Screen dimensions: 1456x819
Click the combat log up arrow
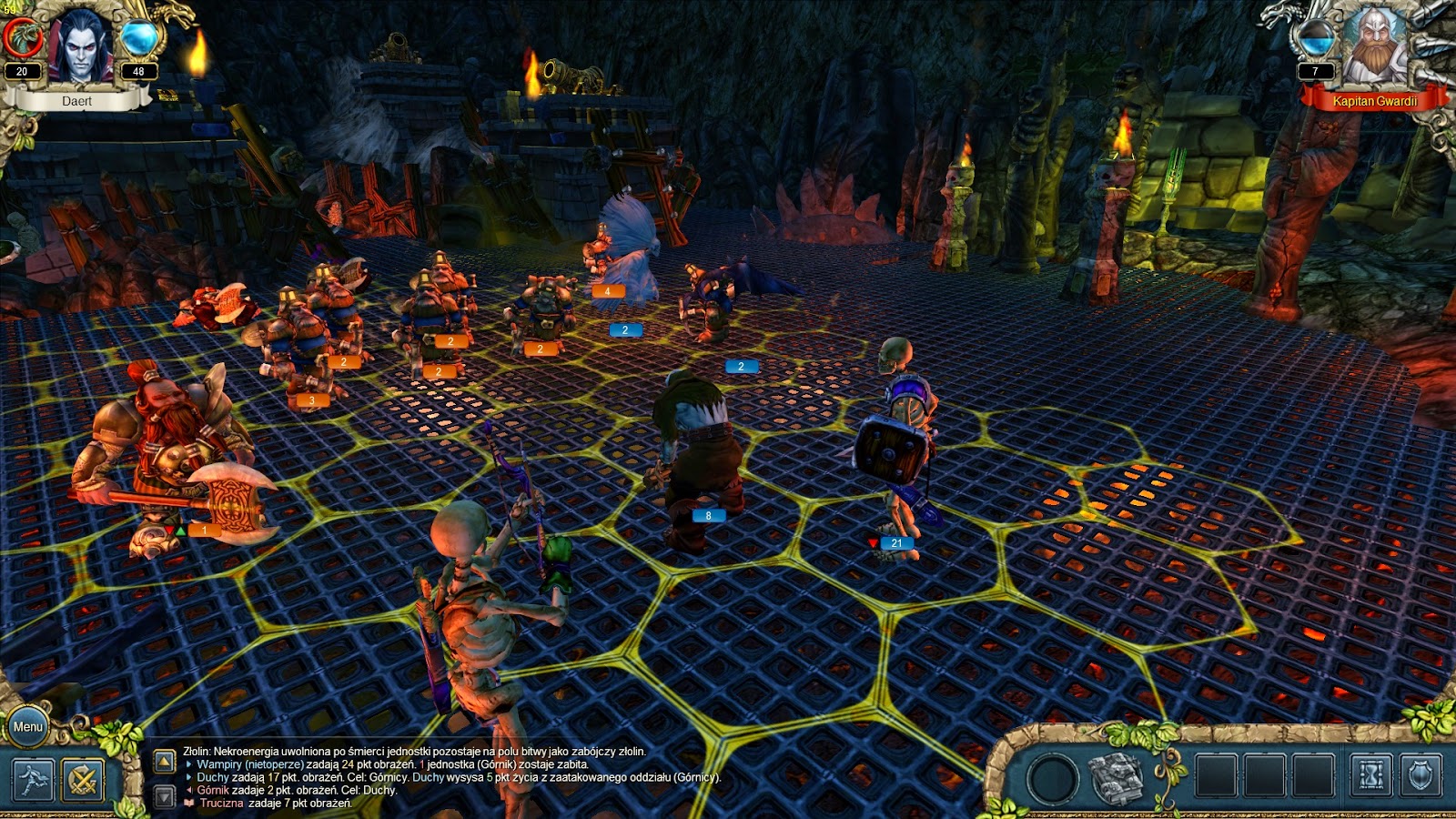(165, 761)
